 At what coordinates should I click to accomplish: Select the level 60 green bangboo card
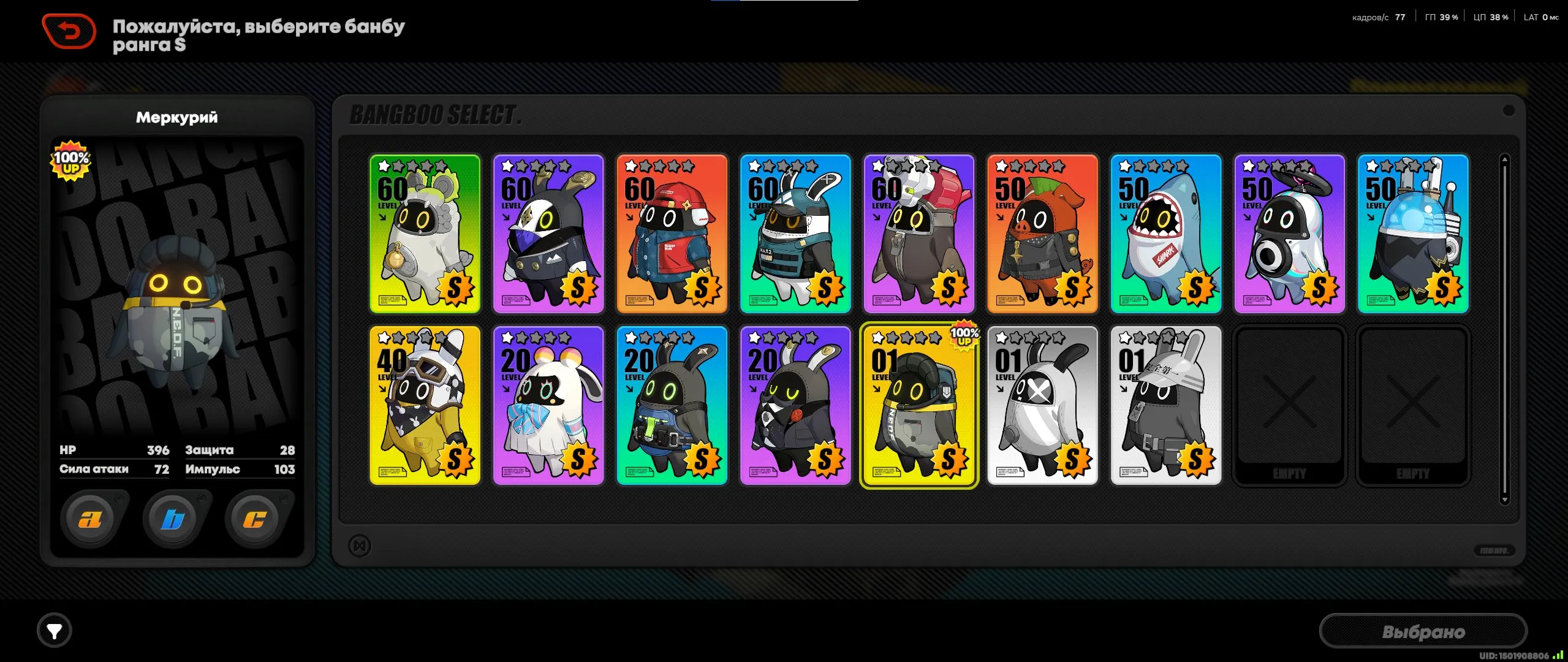(425, 235)
